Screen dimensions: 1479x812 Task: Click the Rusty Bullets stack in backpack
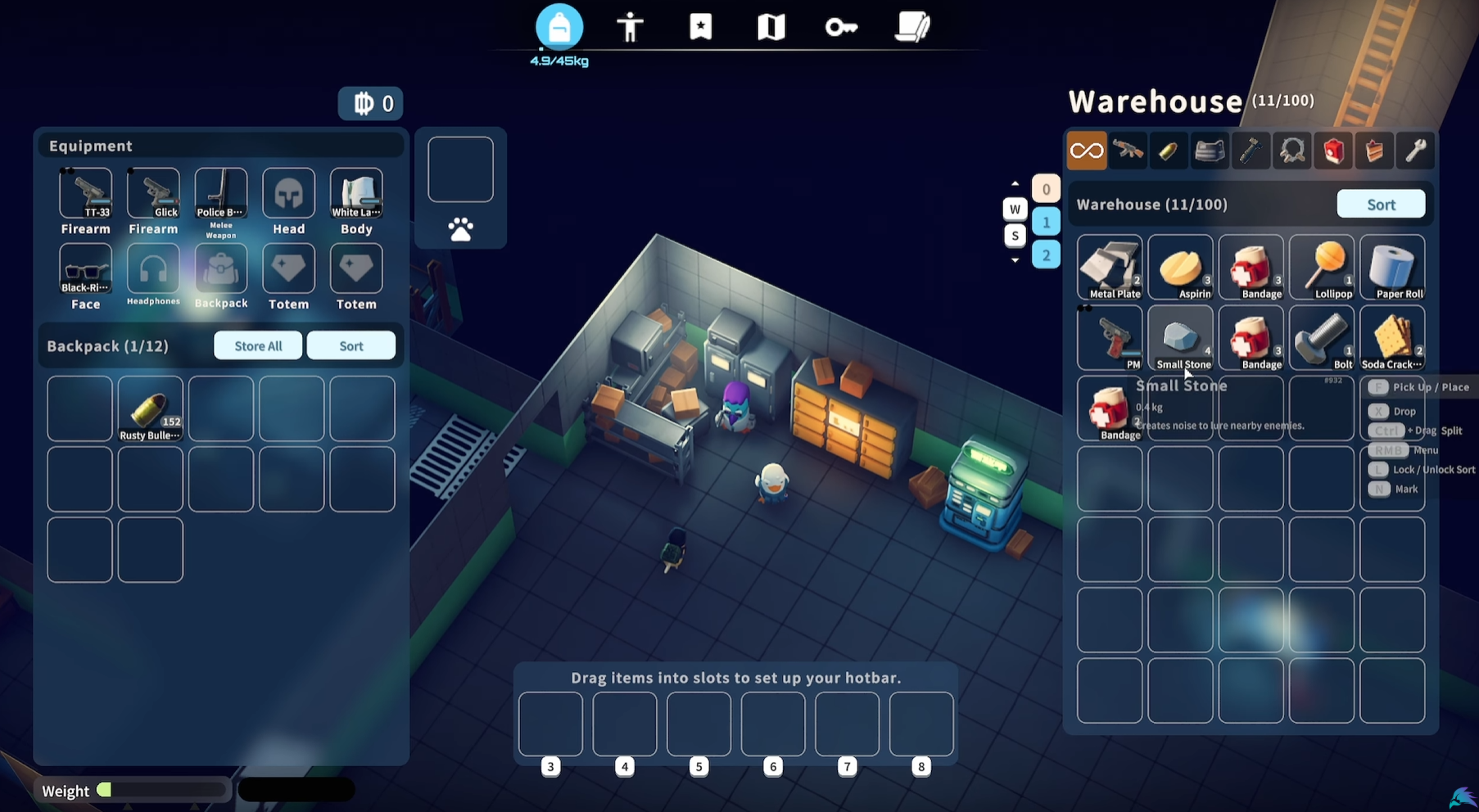pos(150,408)
